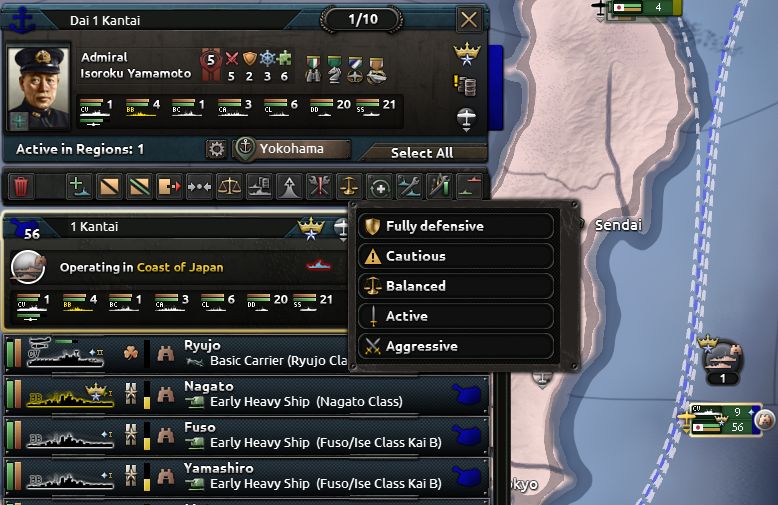
Task: Pick the Balanced engagement option
Action: [457, 286]
